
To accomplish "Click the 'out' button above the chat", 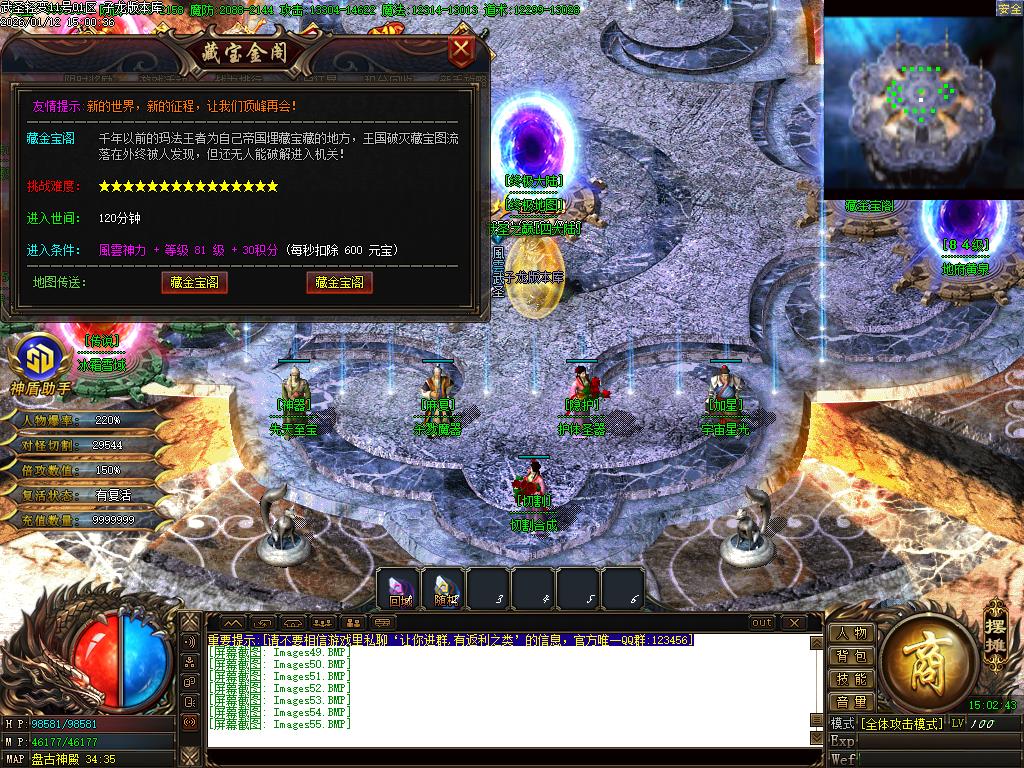I will 762,623.
